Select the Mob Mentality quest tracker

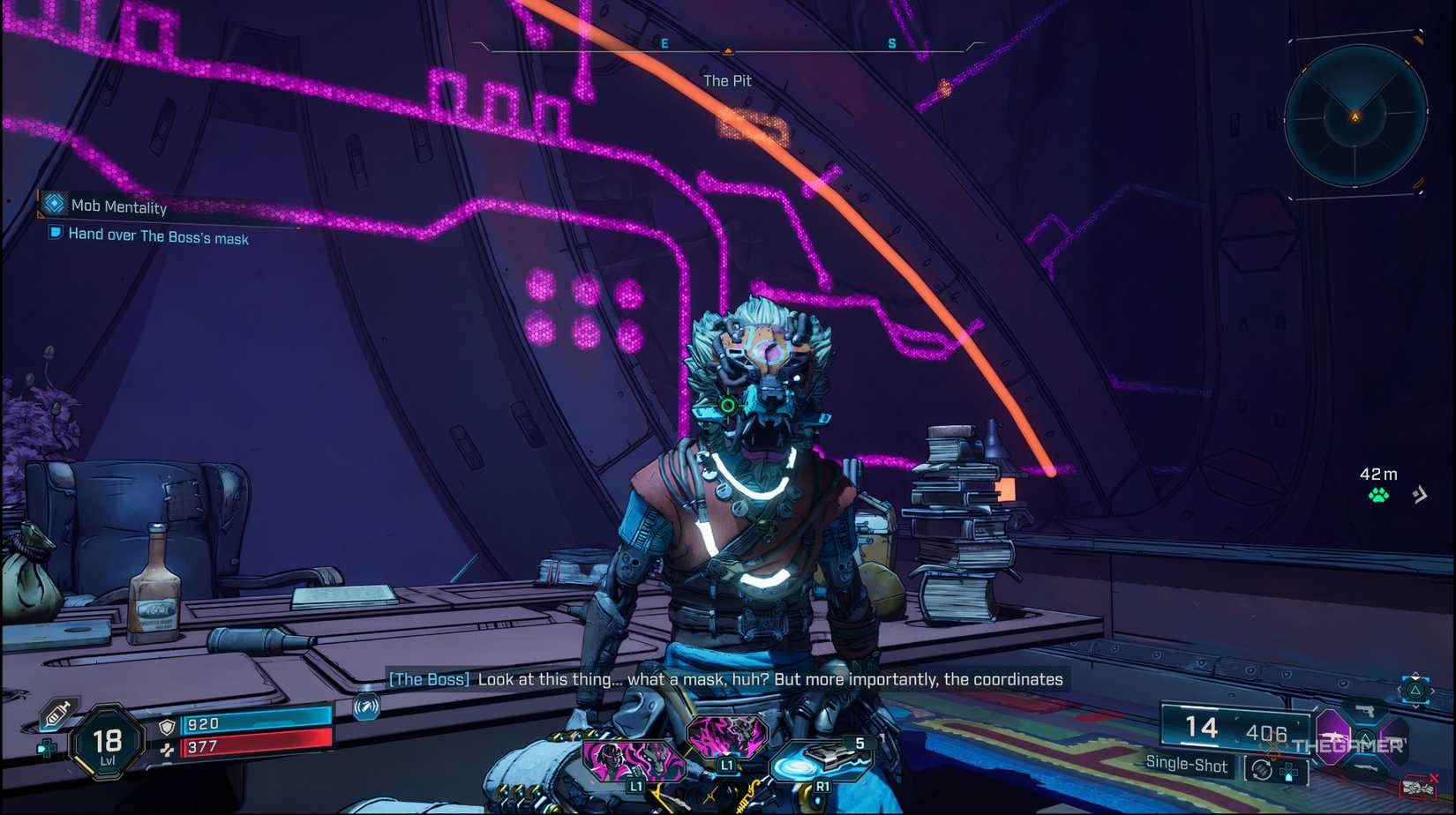point(118,206)
